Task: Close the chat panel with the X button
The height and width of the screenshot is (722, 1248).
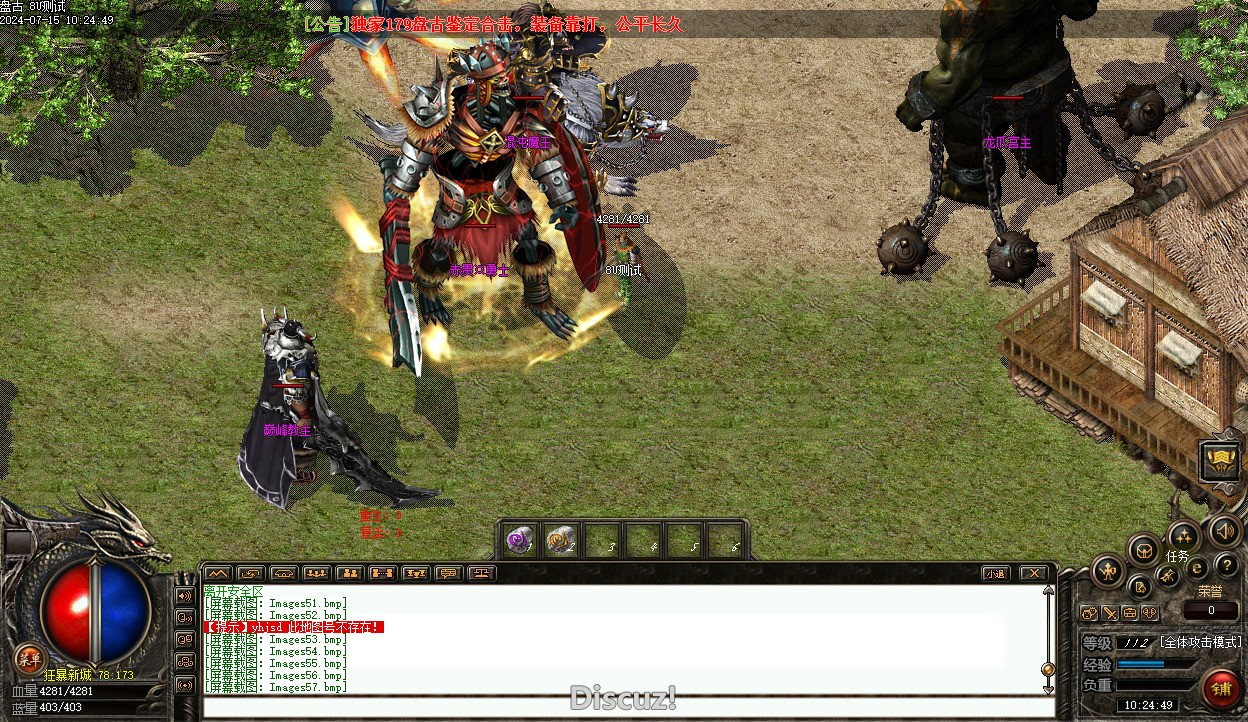Action: point(1033,573)
